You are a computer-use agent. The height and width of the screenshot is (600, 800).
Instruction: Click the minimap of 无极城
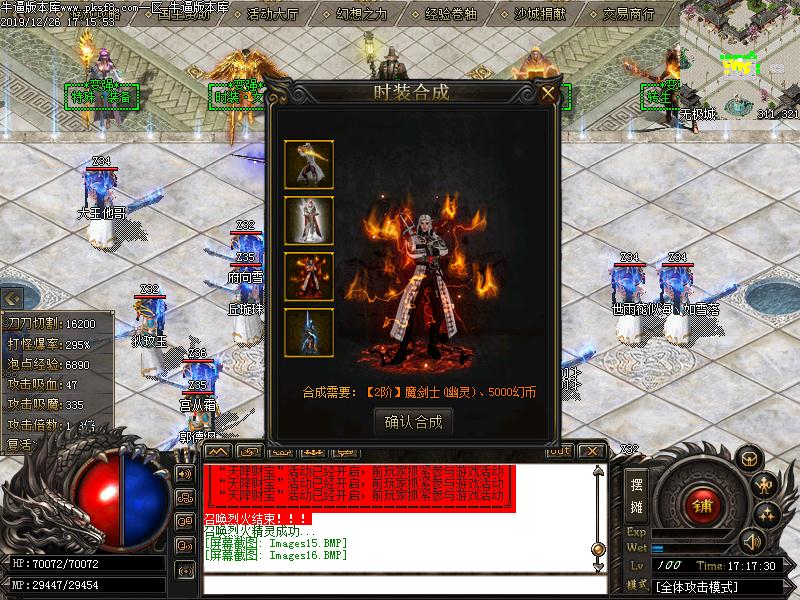[740, 58]
